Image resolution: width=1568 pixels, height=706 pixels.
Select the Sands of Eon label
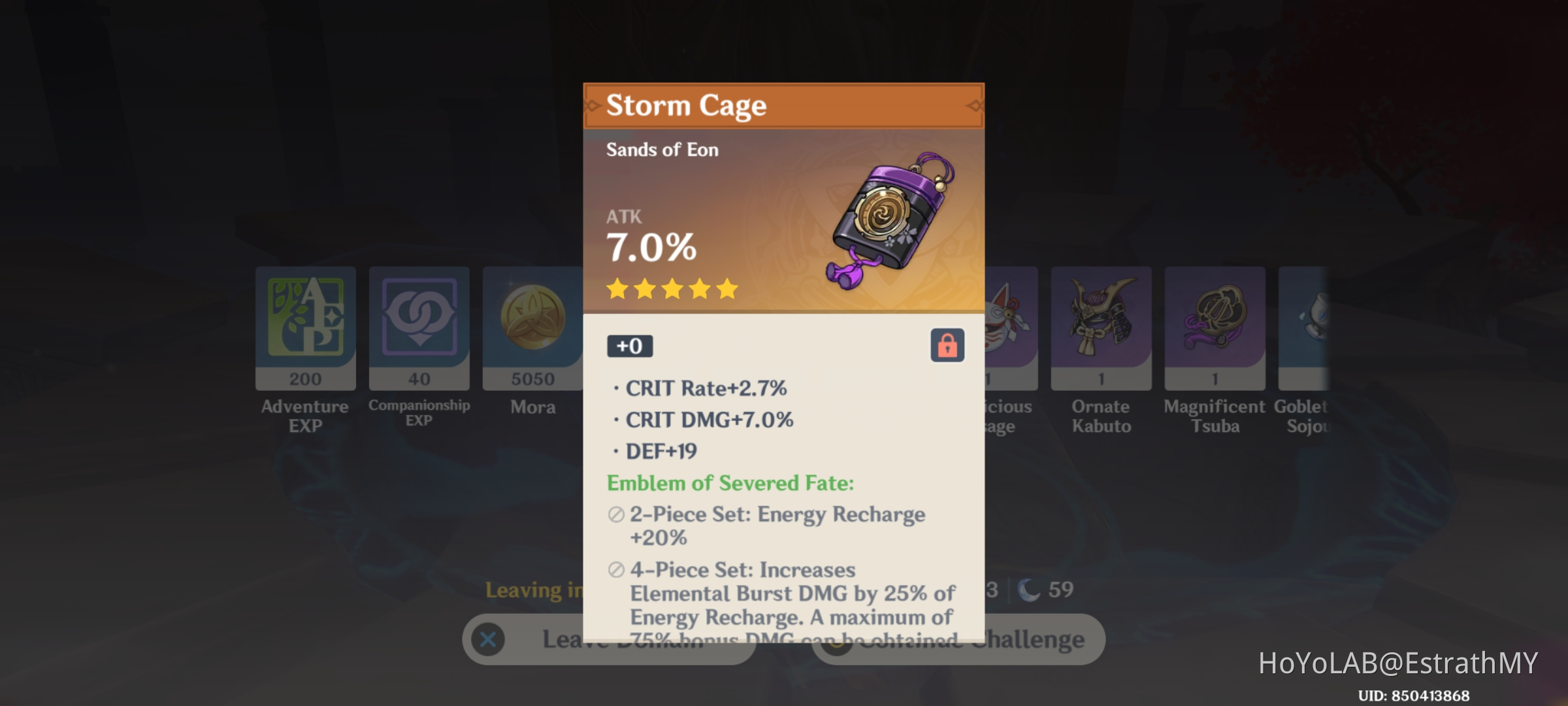pyautogui.click(x=662, y=150)
